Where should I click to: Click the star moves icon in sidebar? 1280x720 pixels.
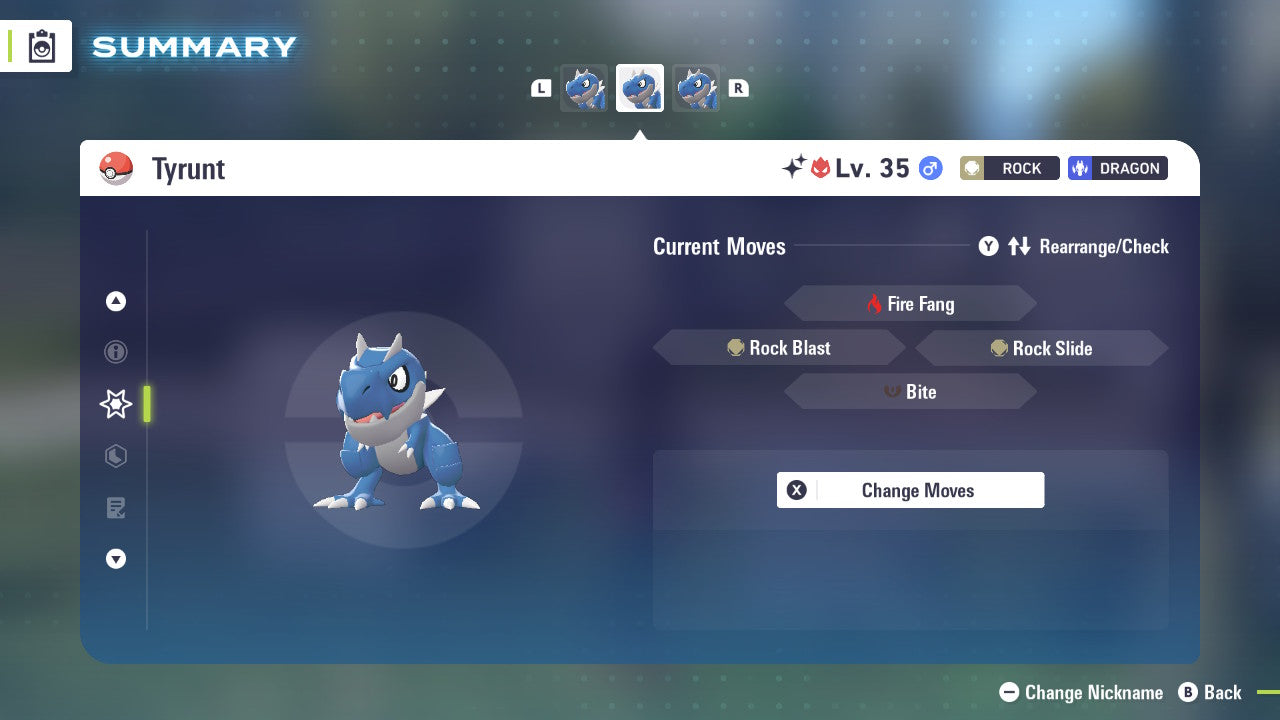(x=115, y=404)
